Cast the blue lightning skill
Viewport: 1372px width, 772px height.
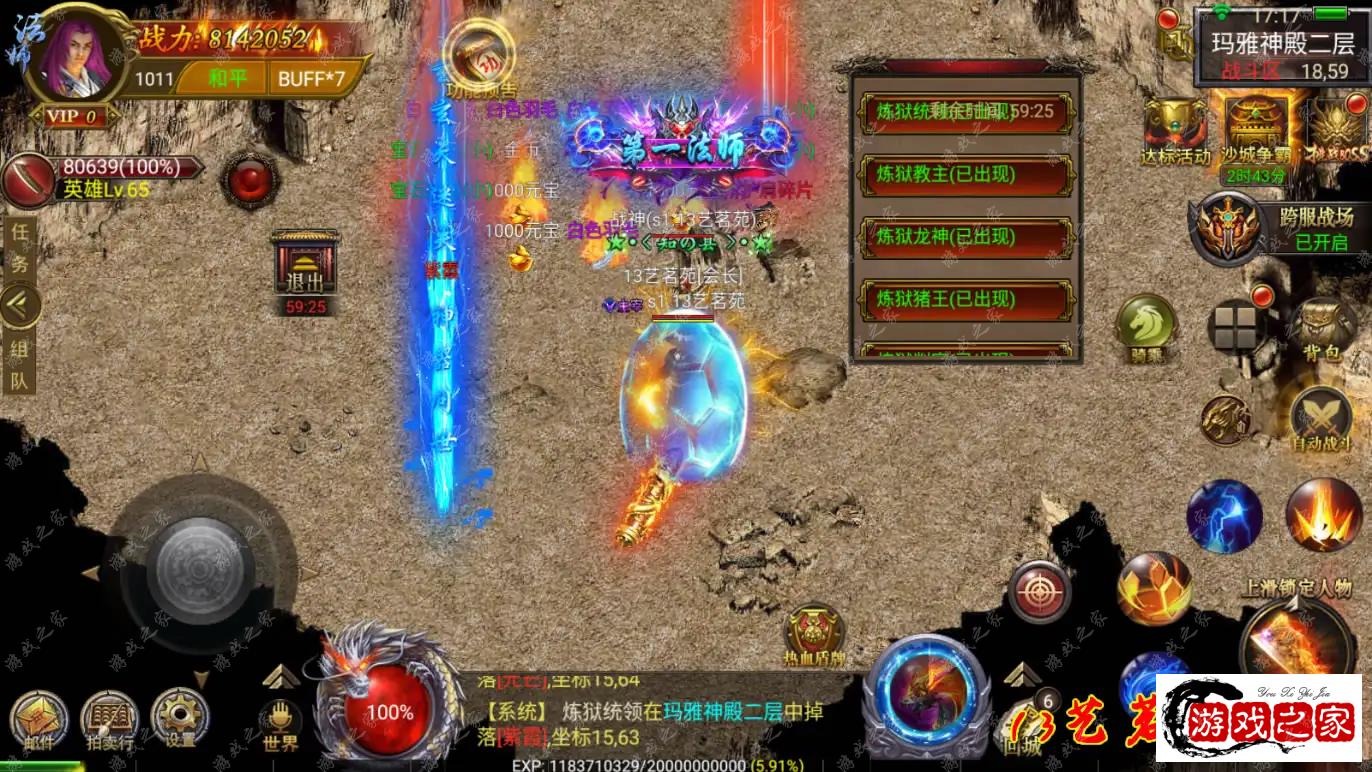pos(1224,516)
